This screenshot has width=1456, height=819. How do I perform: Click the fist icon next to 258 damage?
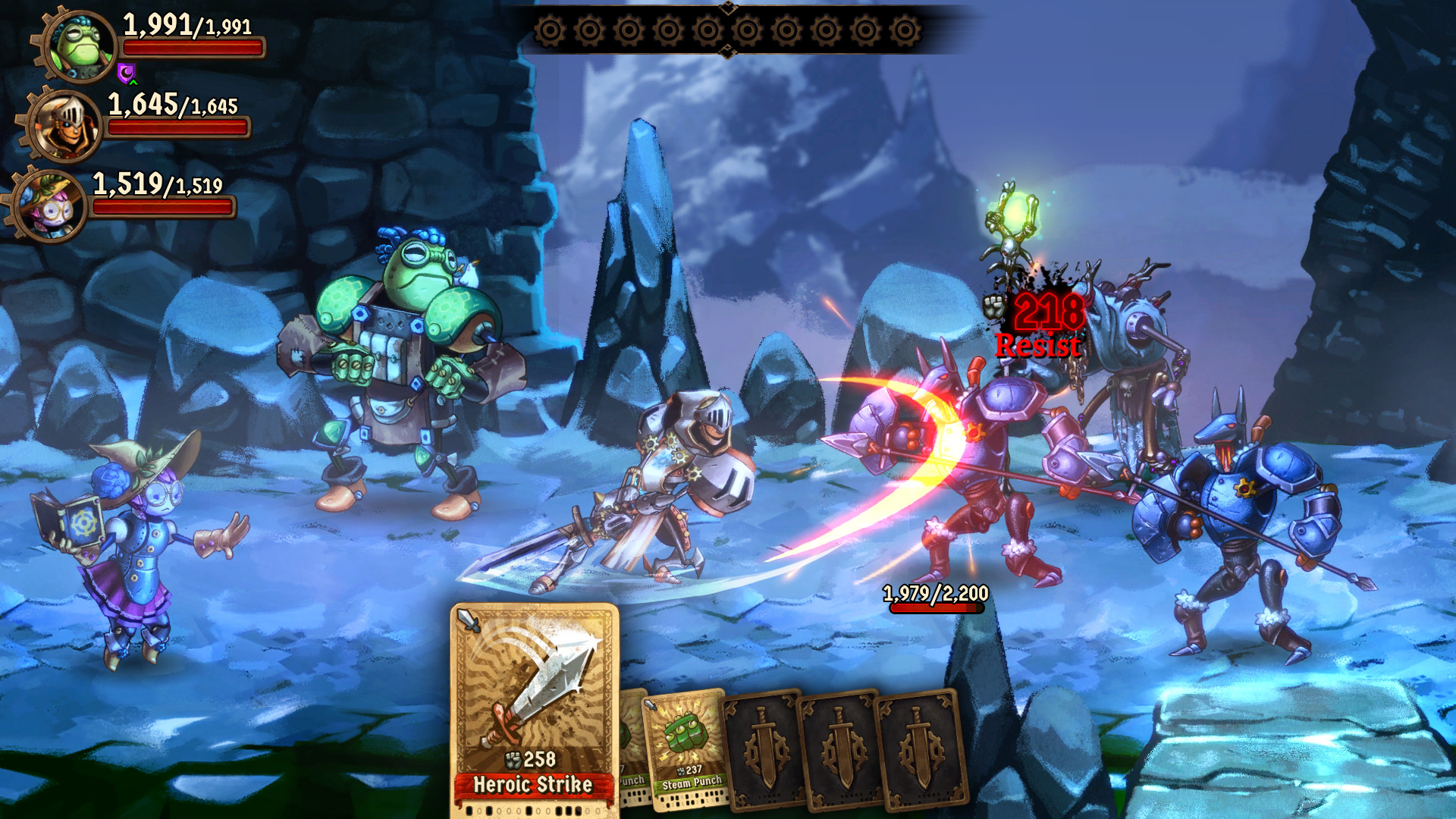(513, 758)
